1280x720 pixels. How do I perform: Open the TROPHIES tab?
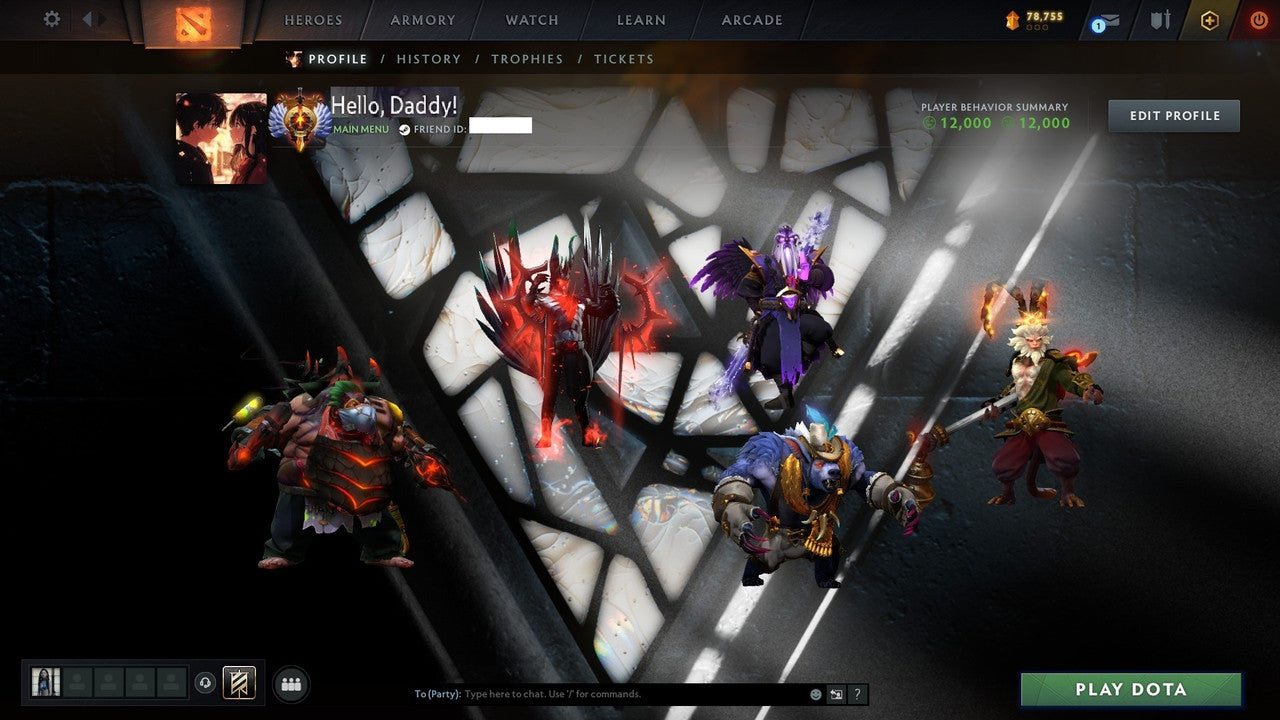click(527, 59)
